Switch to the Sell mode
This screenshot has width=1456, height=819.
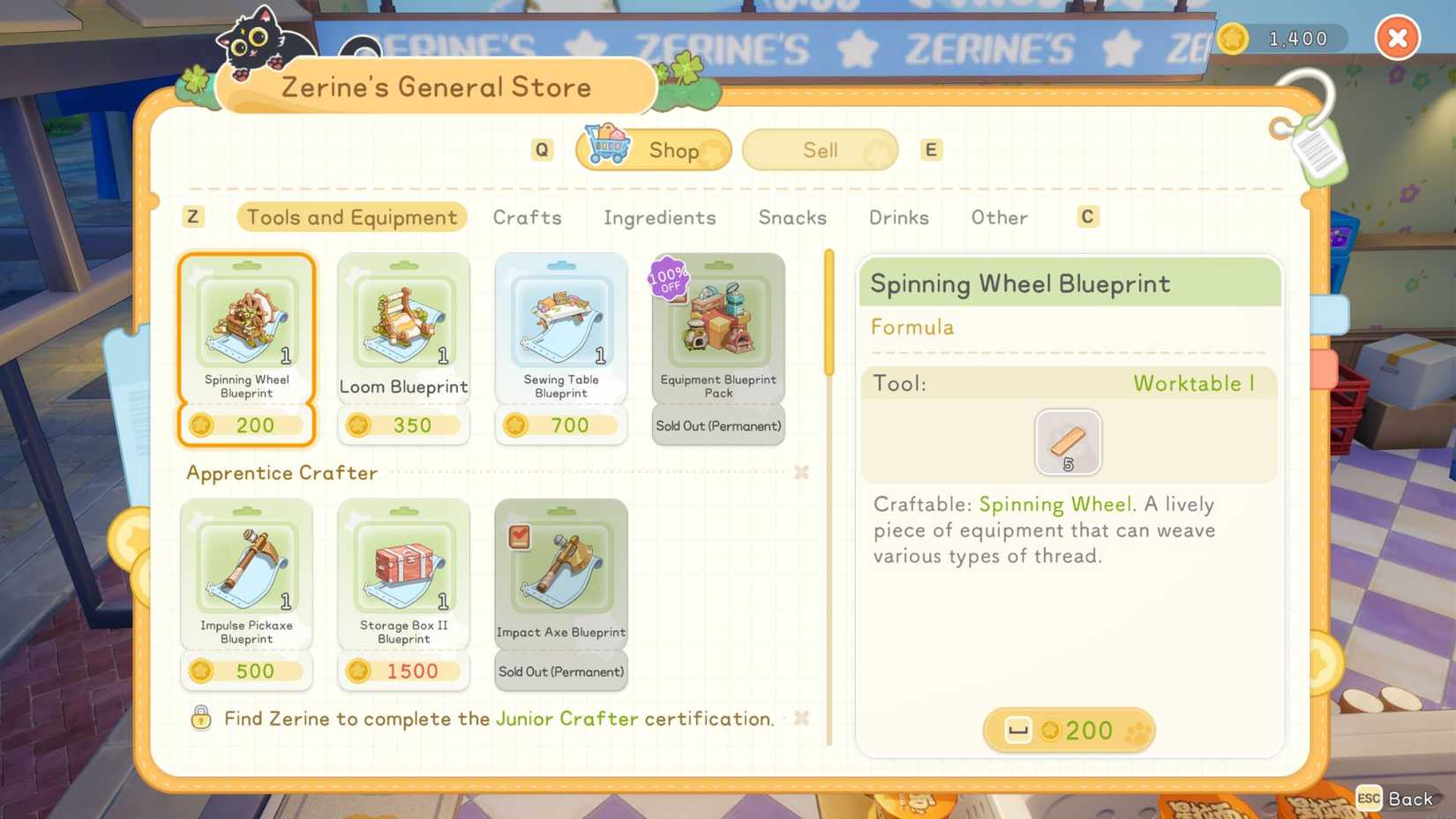[819, 149]
